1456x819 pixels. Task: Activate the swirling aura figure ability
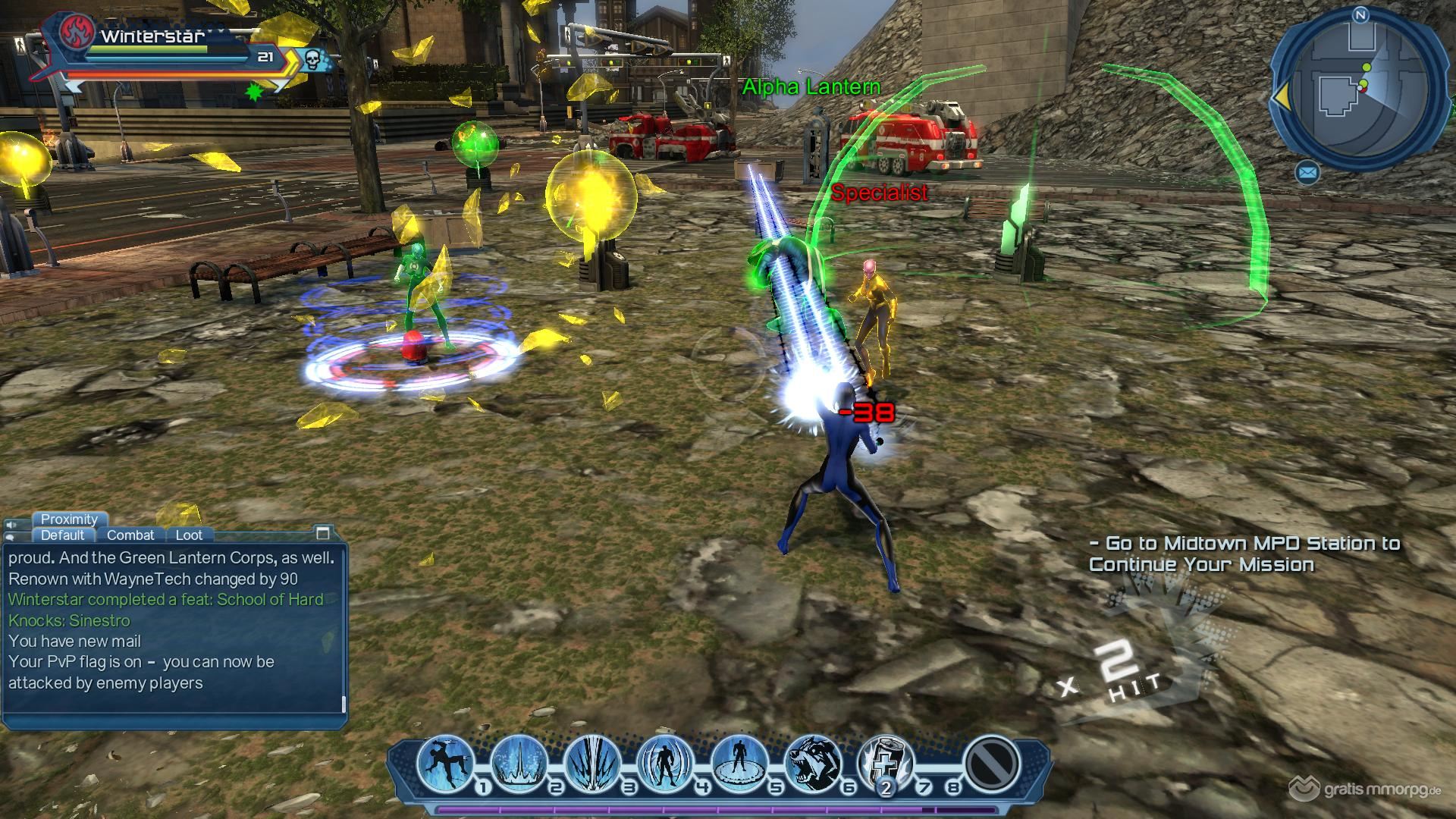pos(666,761)
